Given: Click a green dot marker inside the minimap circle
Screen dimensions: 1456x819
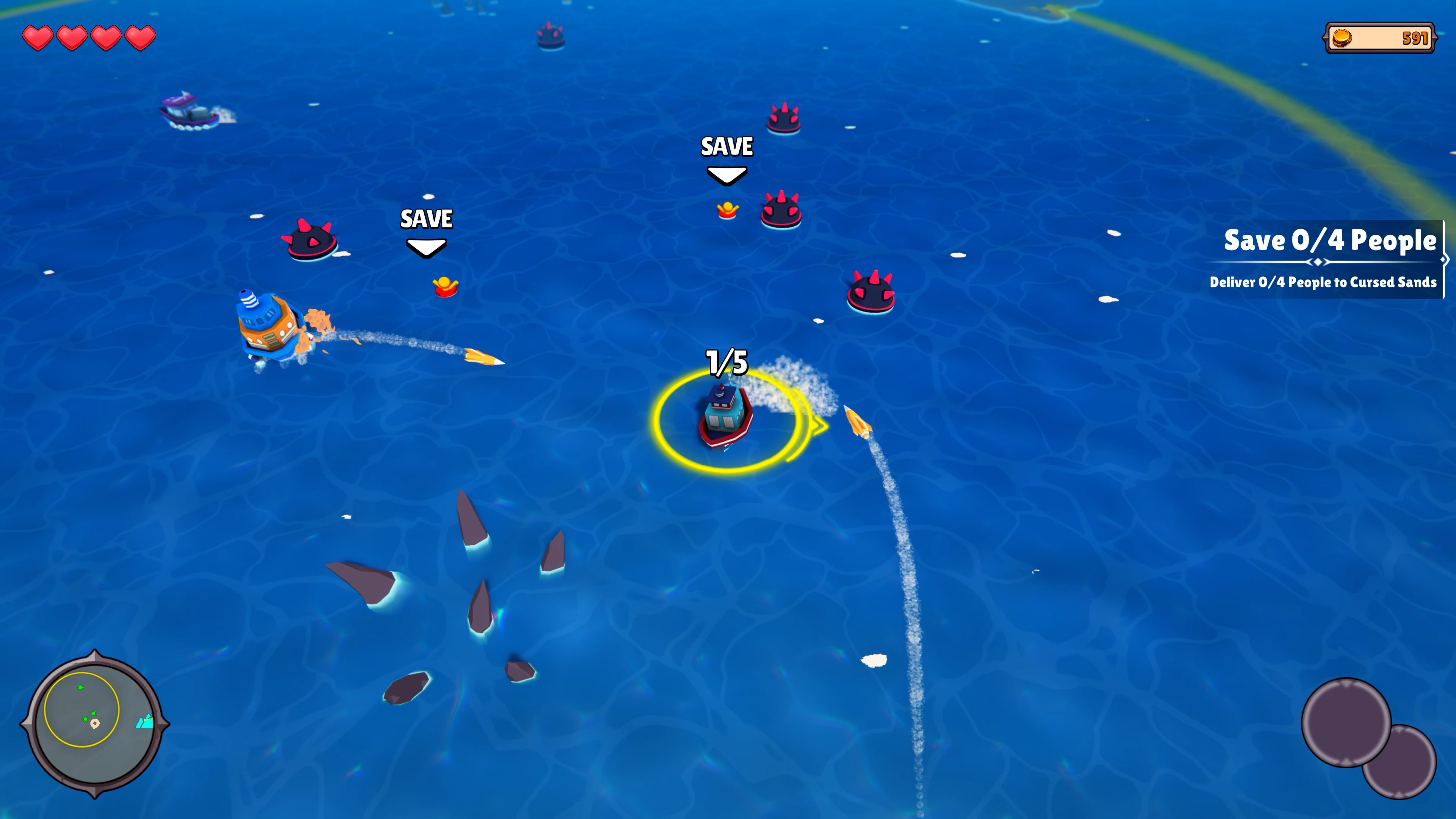Looking at the screenshot, I should 81,687.
